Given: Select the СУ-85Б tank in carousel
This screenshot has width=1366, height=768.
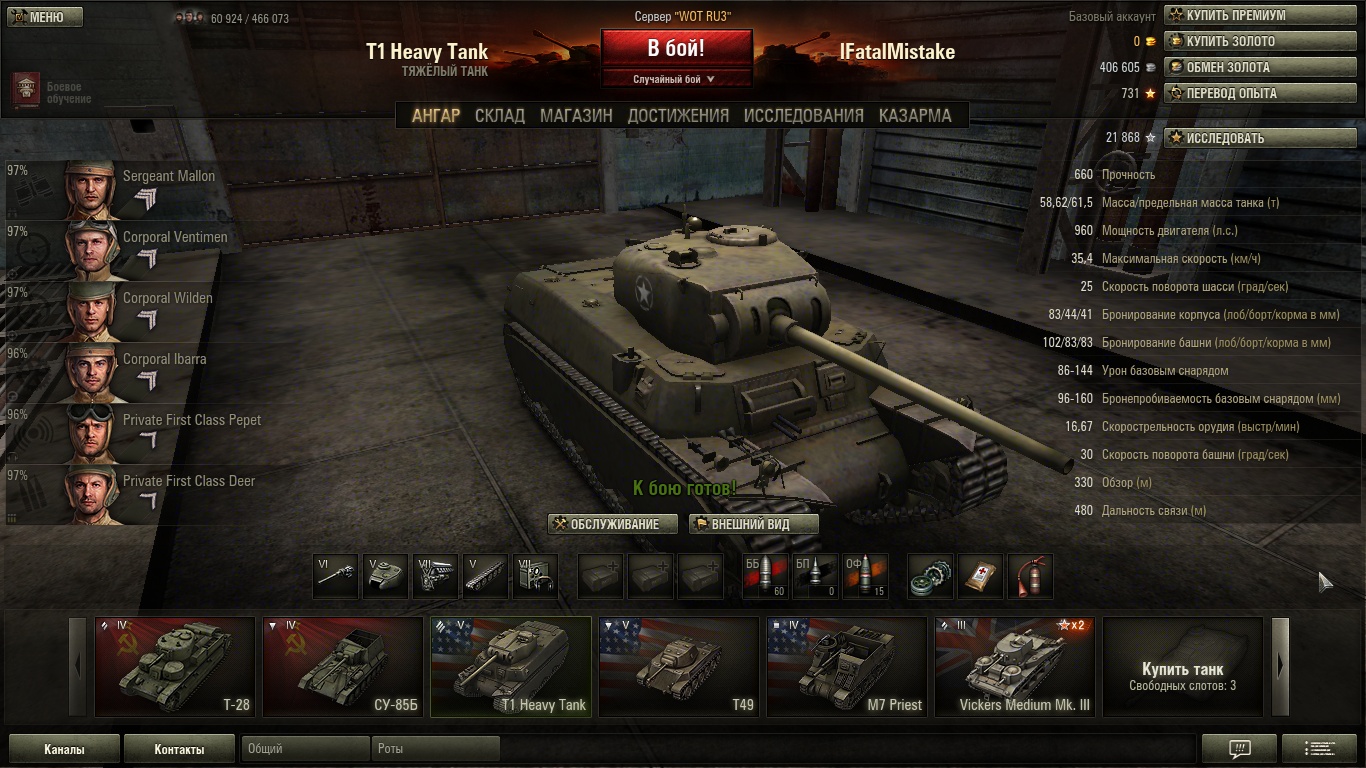Looking at the screenshot, I should coord(343,667).
